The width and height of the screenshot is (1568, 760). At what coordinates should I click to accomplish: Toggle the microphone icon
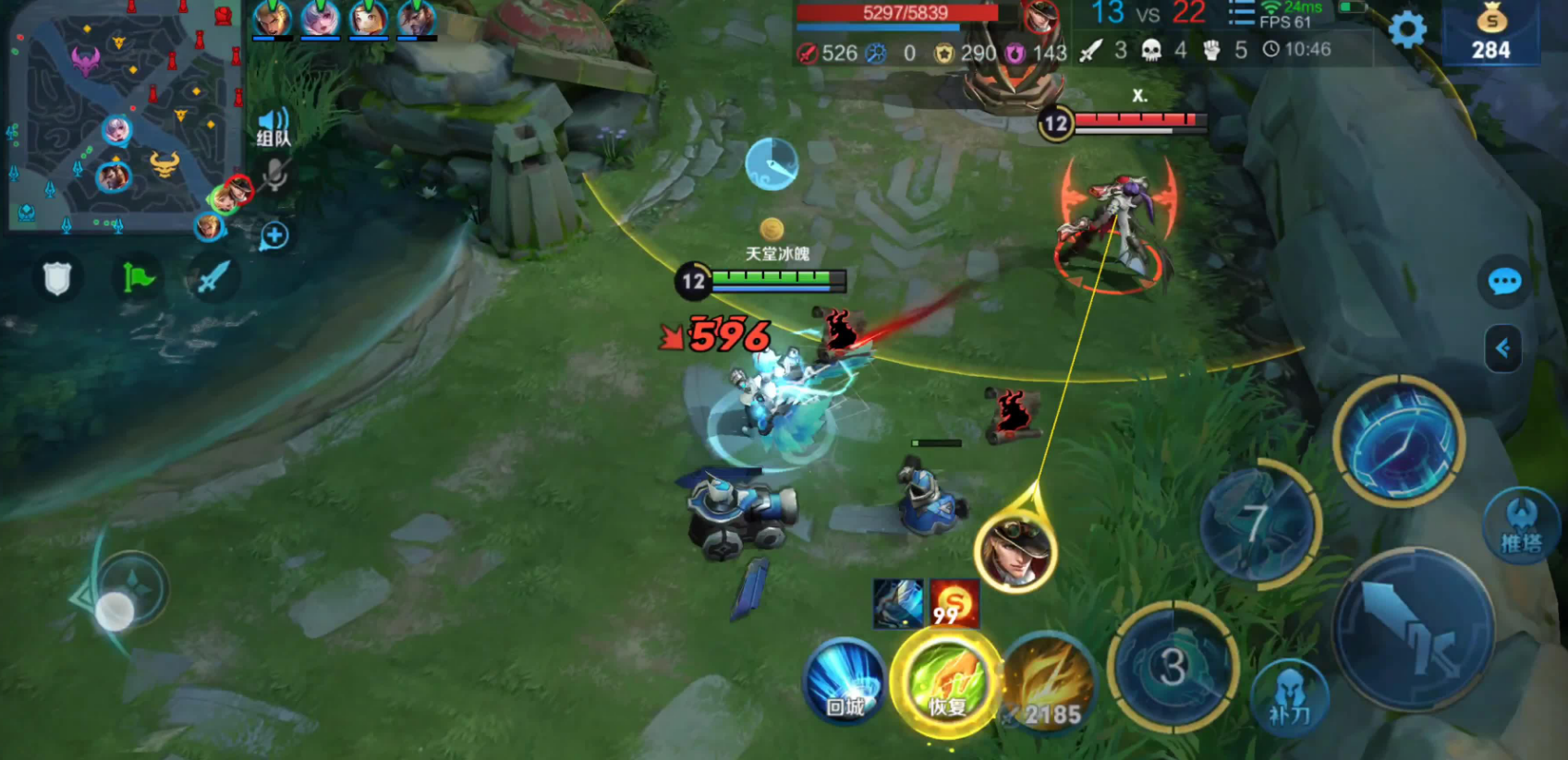274,175
